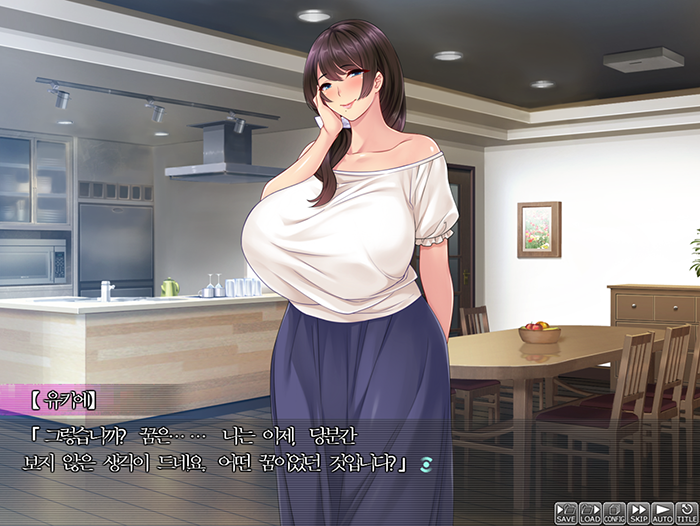Open the SAVE menu
The height and width of the screenshot is (526, 700).
[566, 513]
